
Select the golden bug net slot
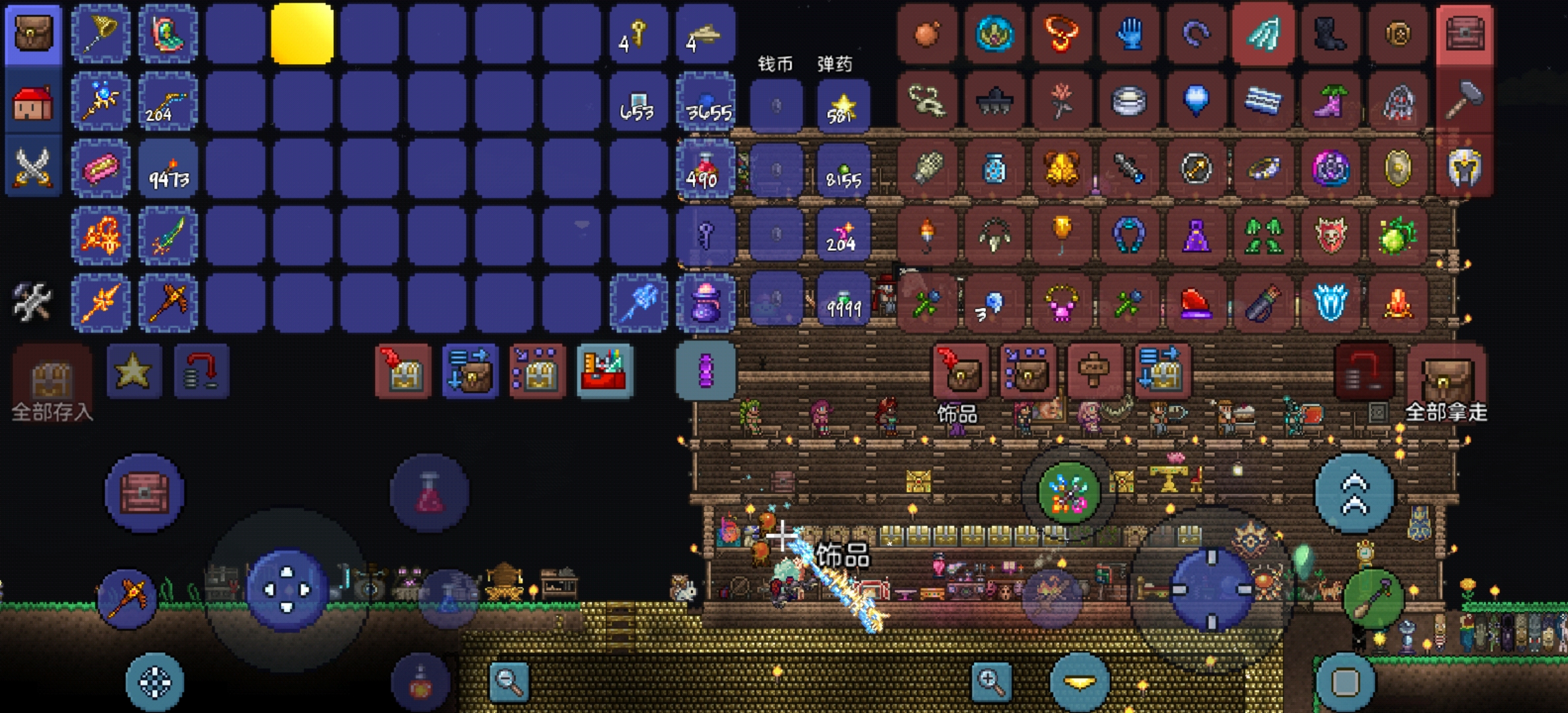pos(101,33)
